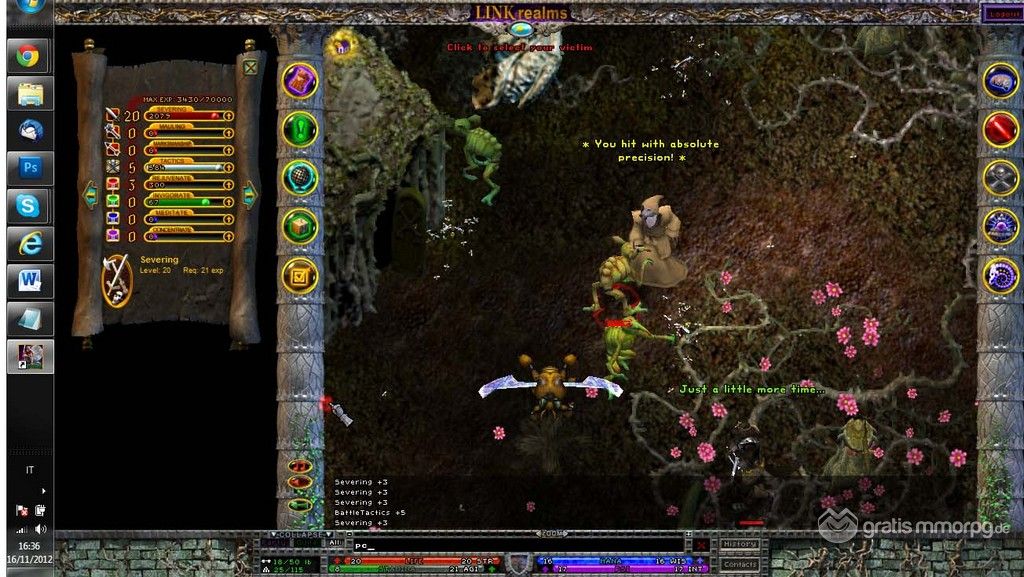This screenshot has width=1024, height=577.
Task: Open the chat History
Action: point(740,544)
